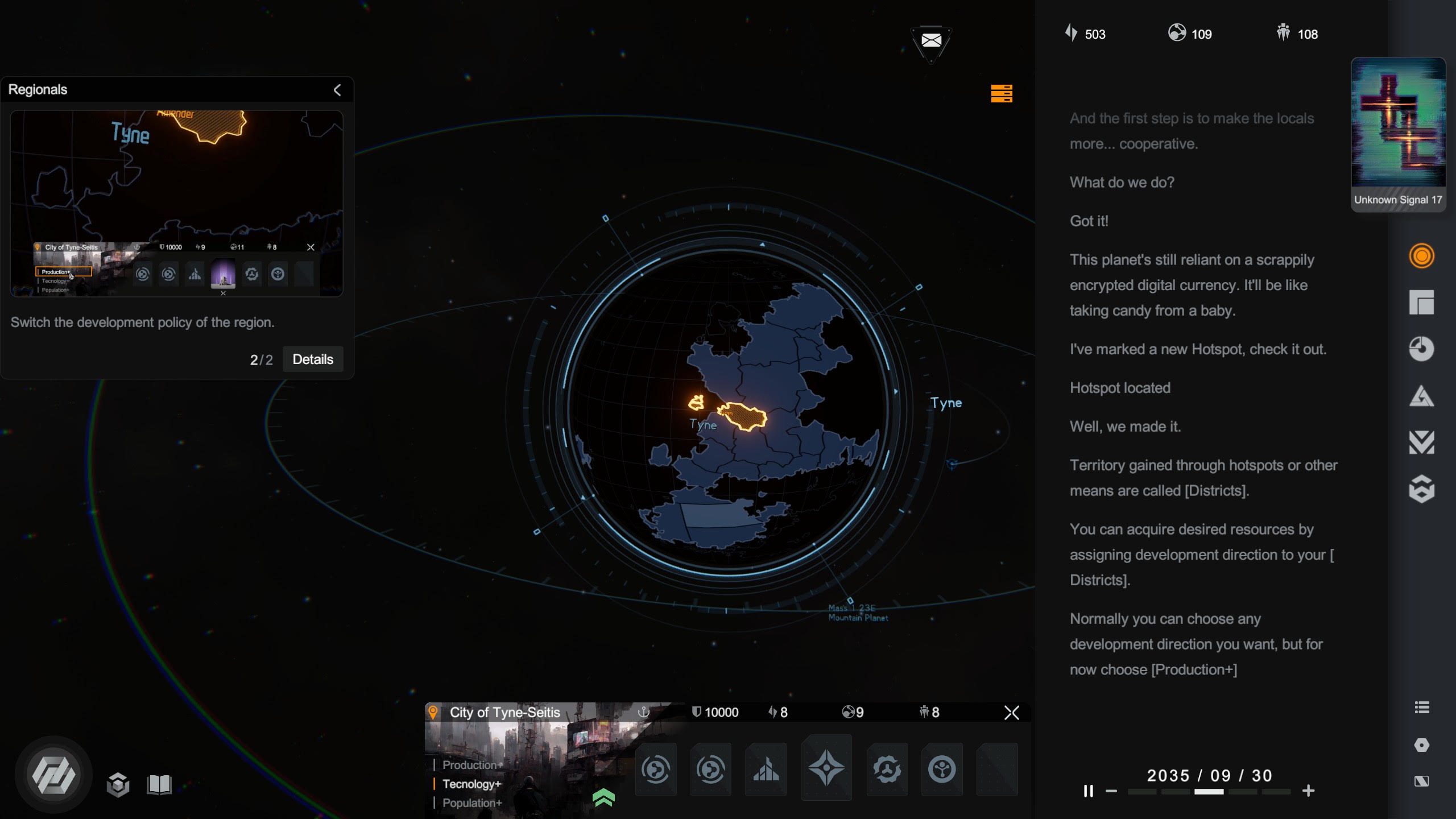This screenshot has height=819, width=1456.
Task: Increase game speed with the plus button
Action: click(1308, 791)
